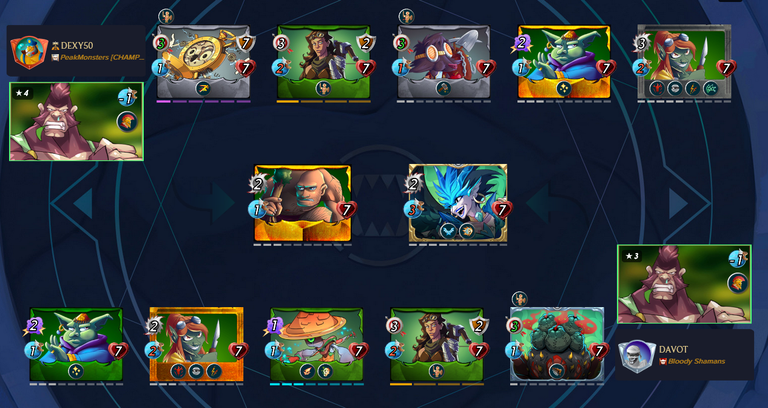Inspect the blue-haired creature card in the front position
This screenshot has height=408, width=768.
tap(458, 204)
